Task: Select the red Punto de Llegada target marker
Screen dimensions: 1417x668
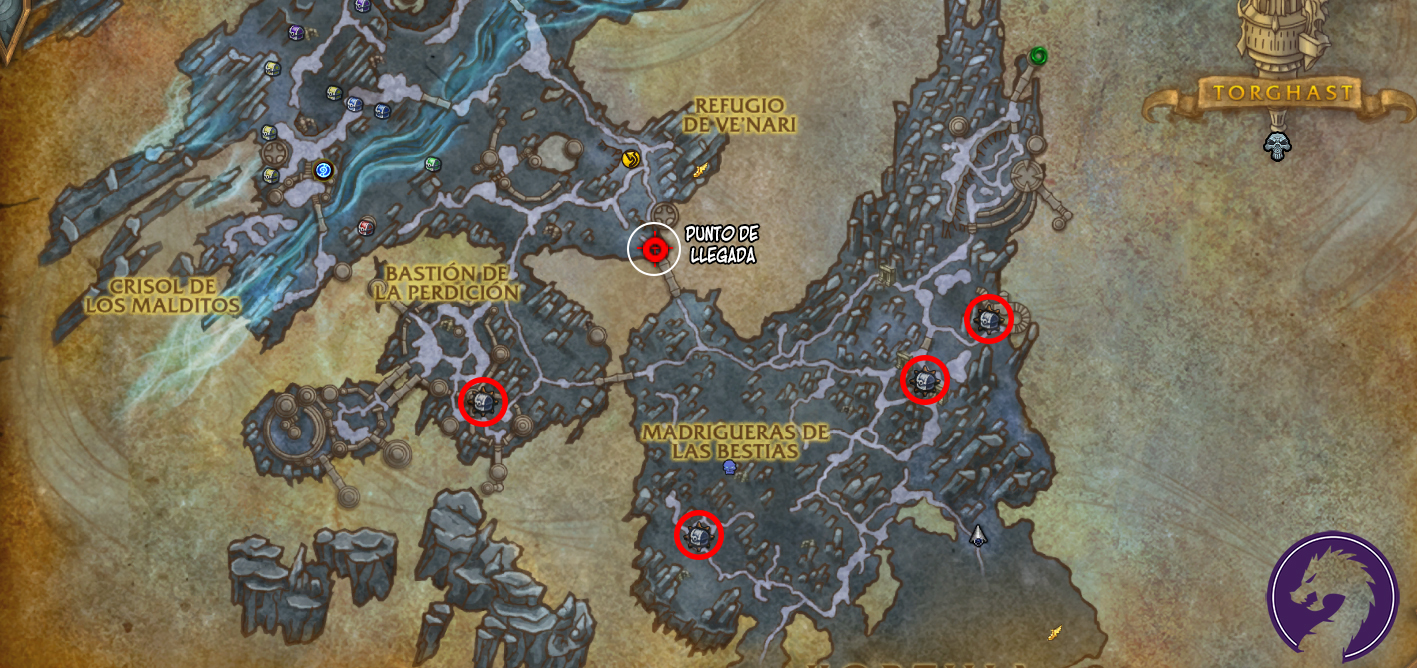Action: point(655,249)
